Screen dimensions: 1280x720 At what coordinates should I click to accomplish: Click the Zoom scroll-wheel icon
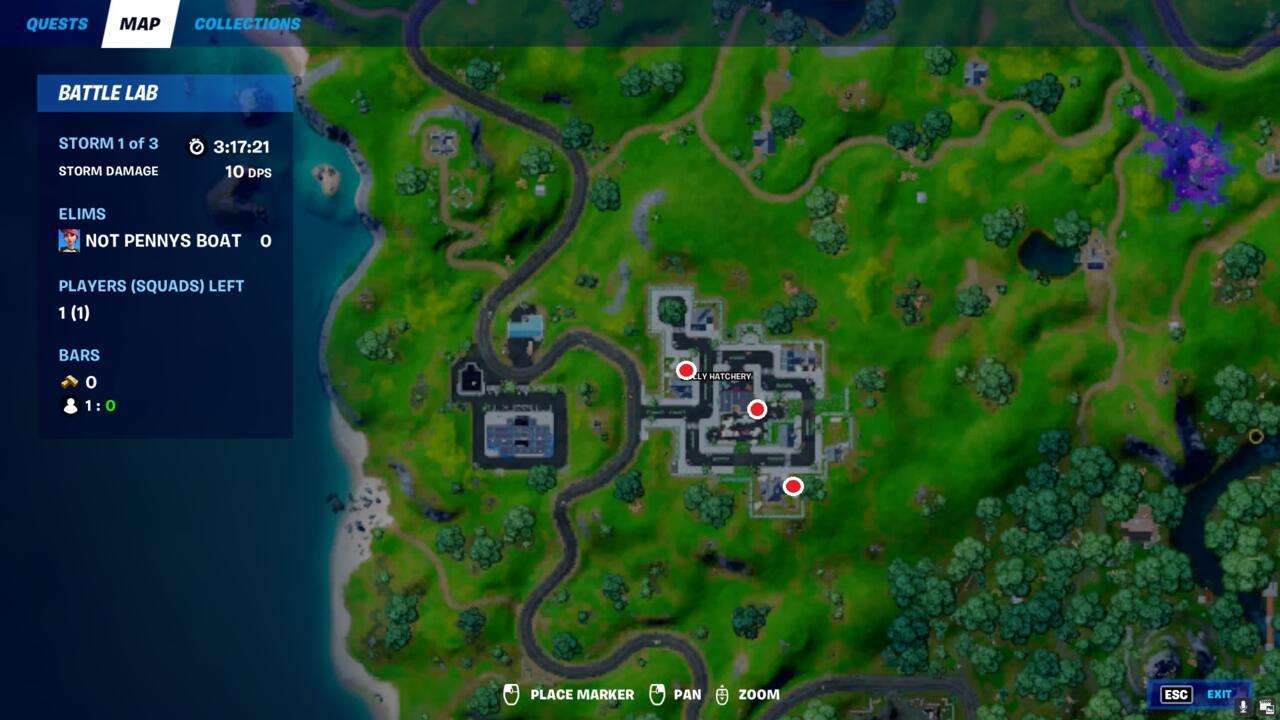click(x=722, y=693)
